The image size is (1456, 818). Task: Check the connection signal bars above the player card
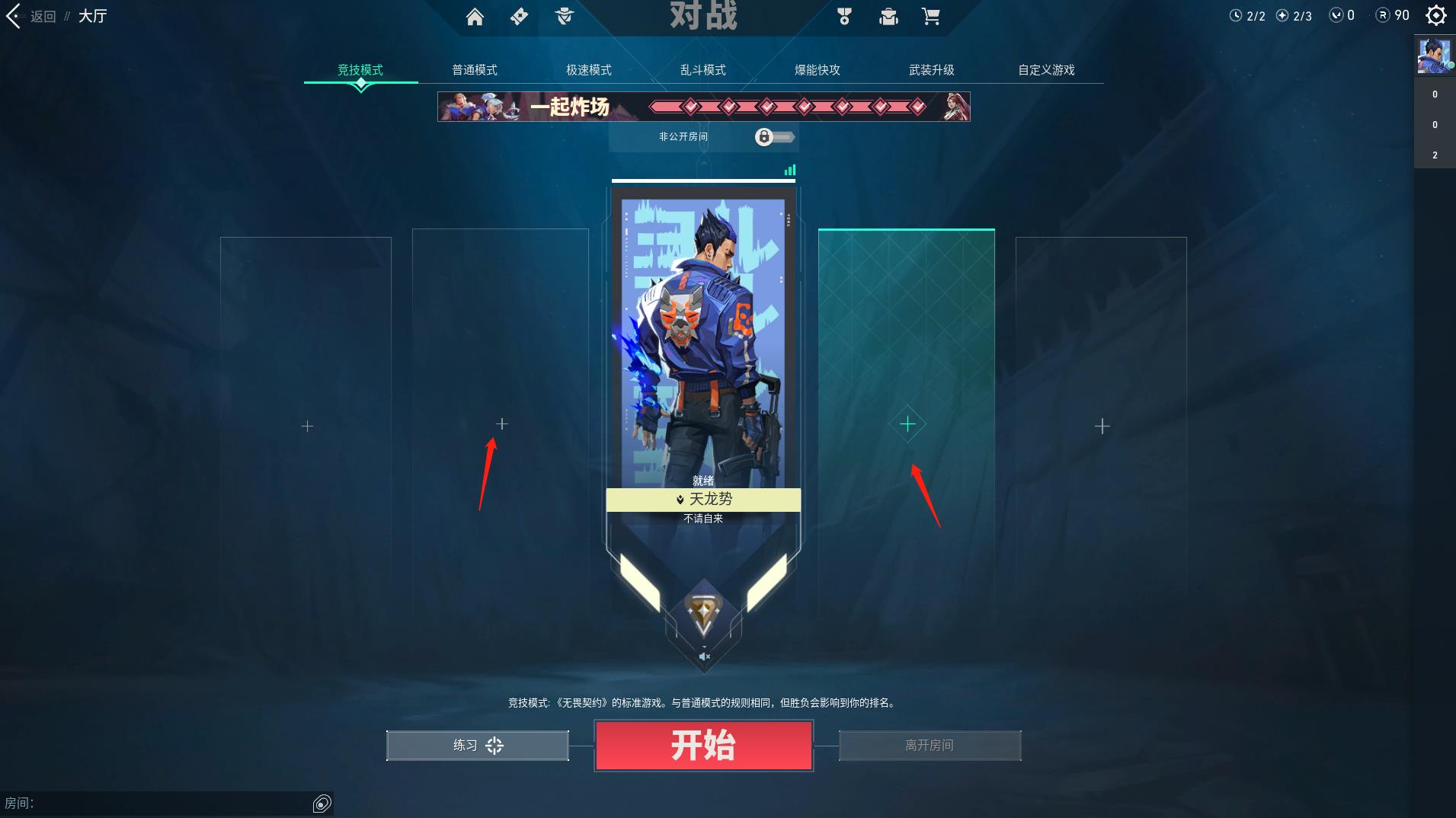coord(790,171)
